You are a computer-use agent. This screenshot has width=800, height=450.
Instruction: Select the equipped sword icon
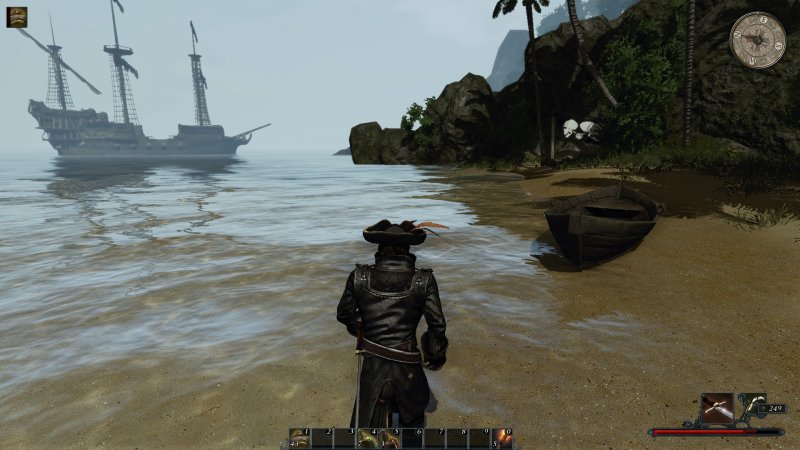click(717, 407)
